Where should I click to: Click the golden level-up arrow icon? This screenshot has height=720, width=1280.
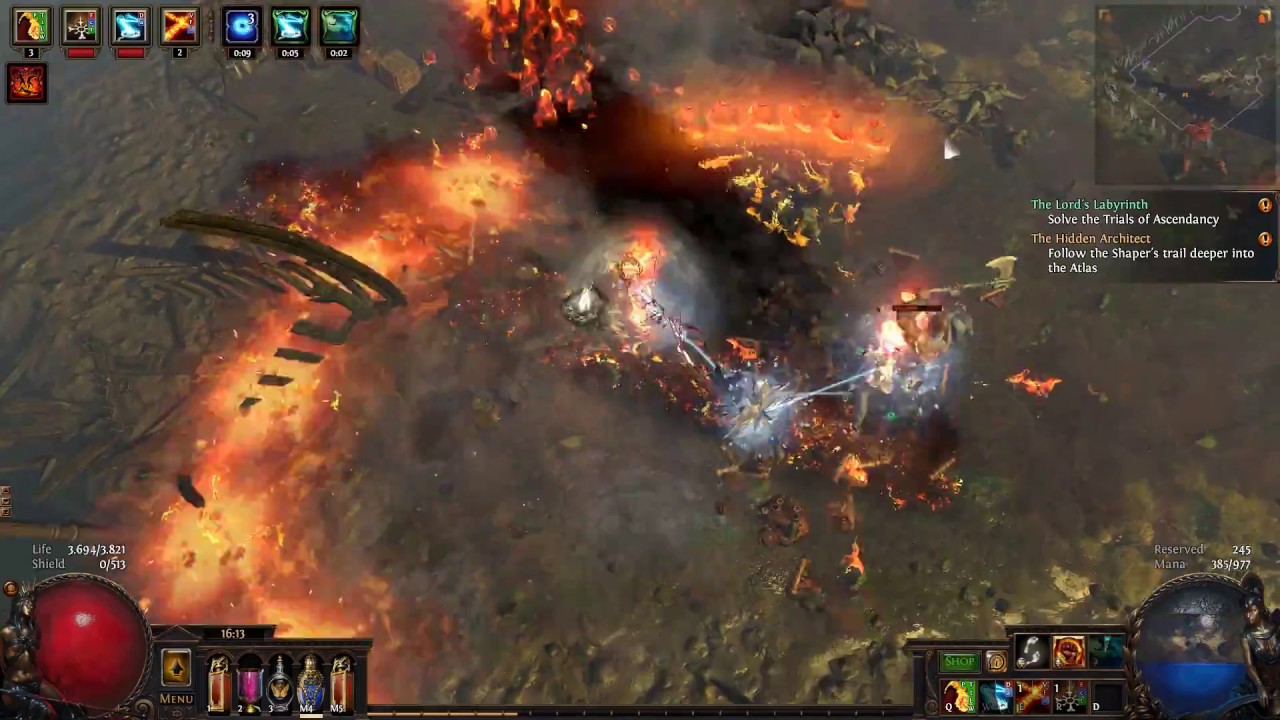(176, 667)
